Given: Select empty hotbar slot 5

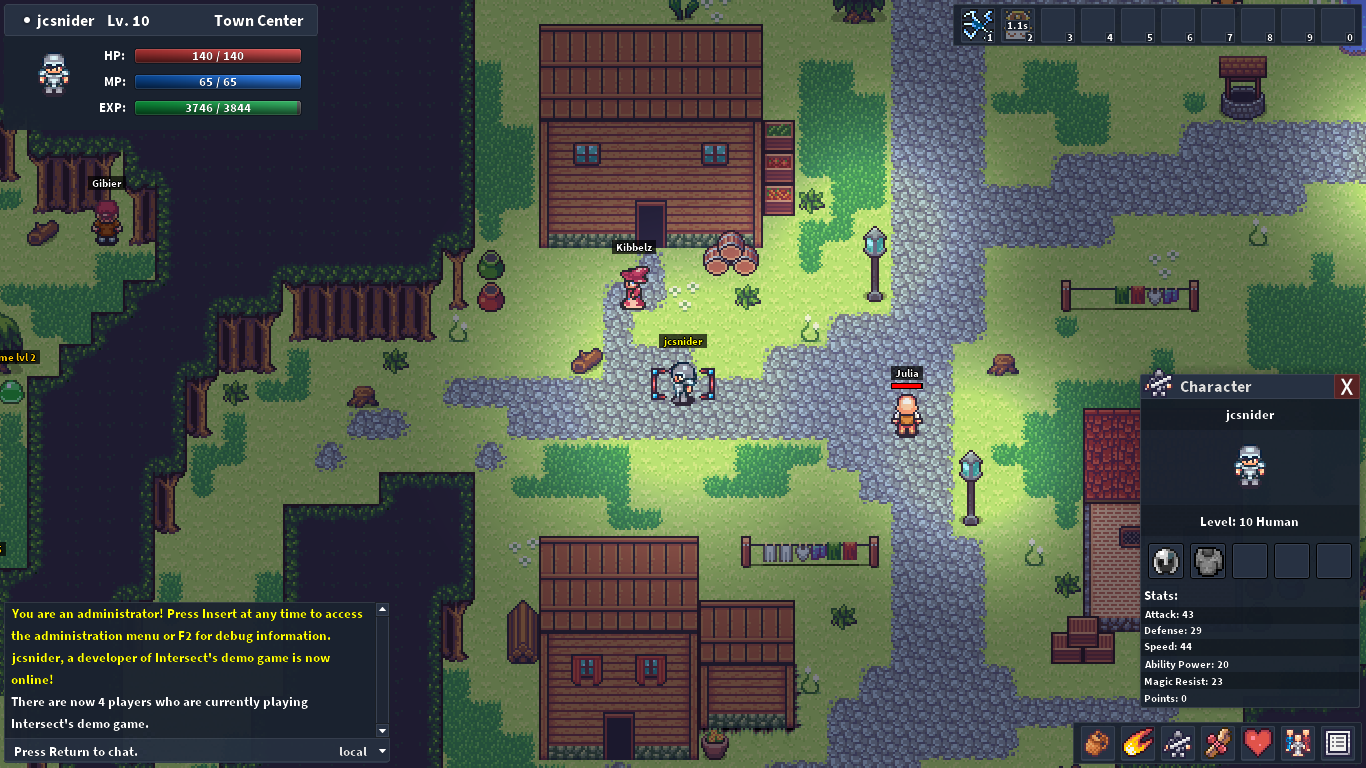Looking at the screenshot, I should point(1137,24).
